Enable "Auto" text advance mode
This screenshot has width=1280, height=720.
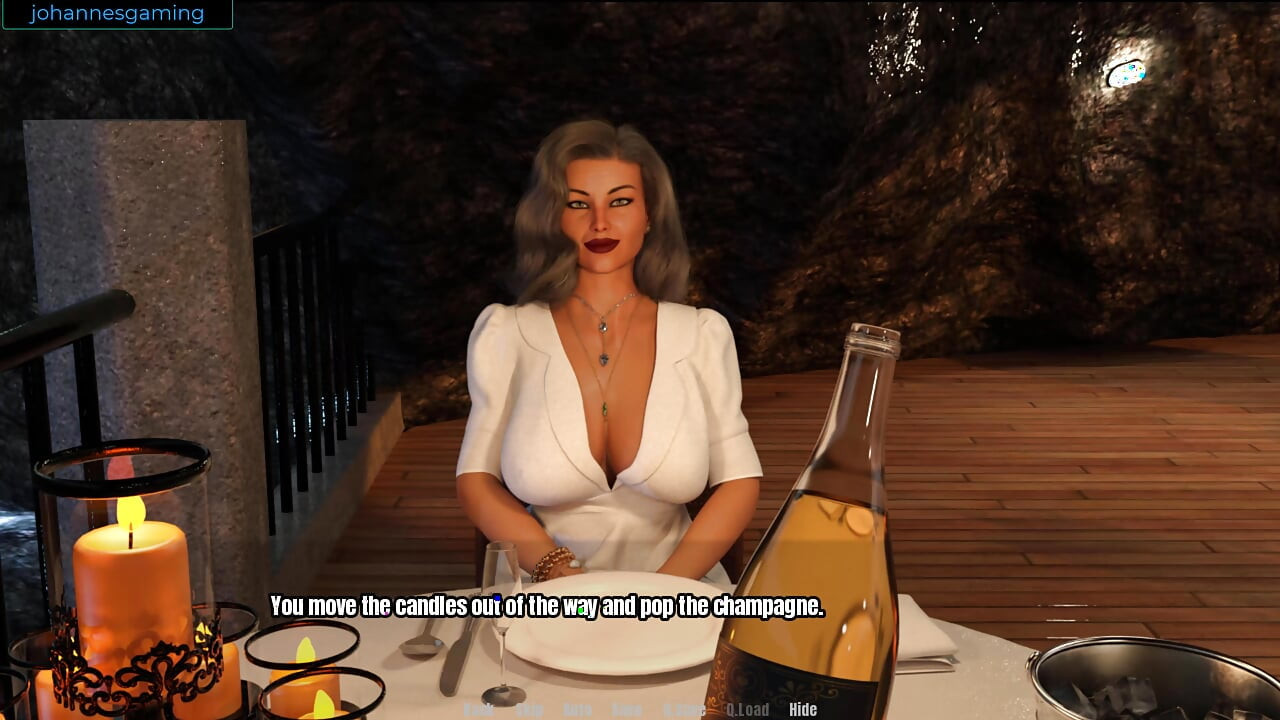[576, 709]
